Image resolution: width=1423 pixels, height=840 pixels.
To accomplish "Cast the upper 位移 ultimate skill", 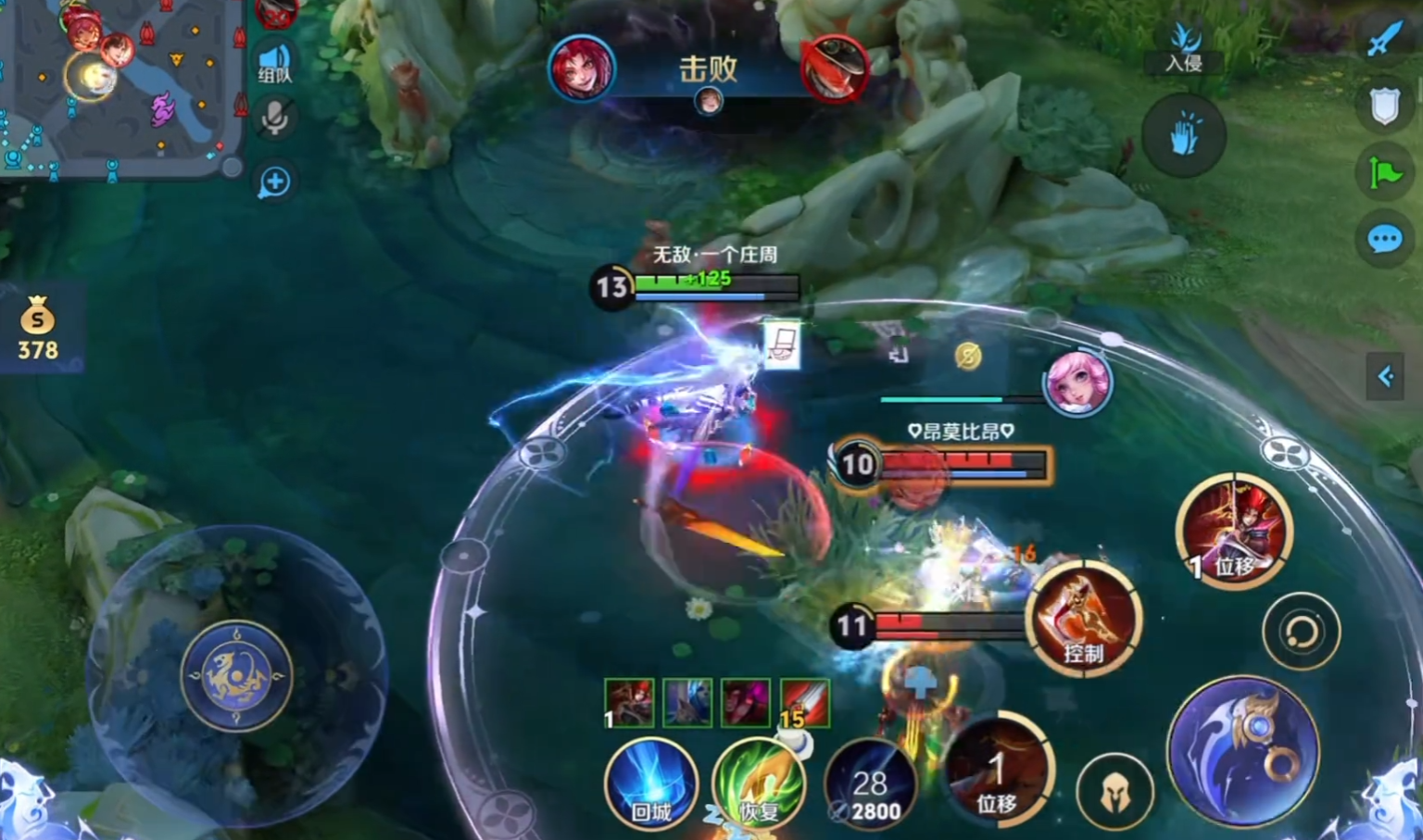I will pos(1233,532).
